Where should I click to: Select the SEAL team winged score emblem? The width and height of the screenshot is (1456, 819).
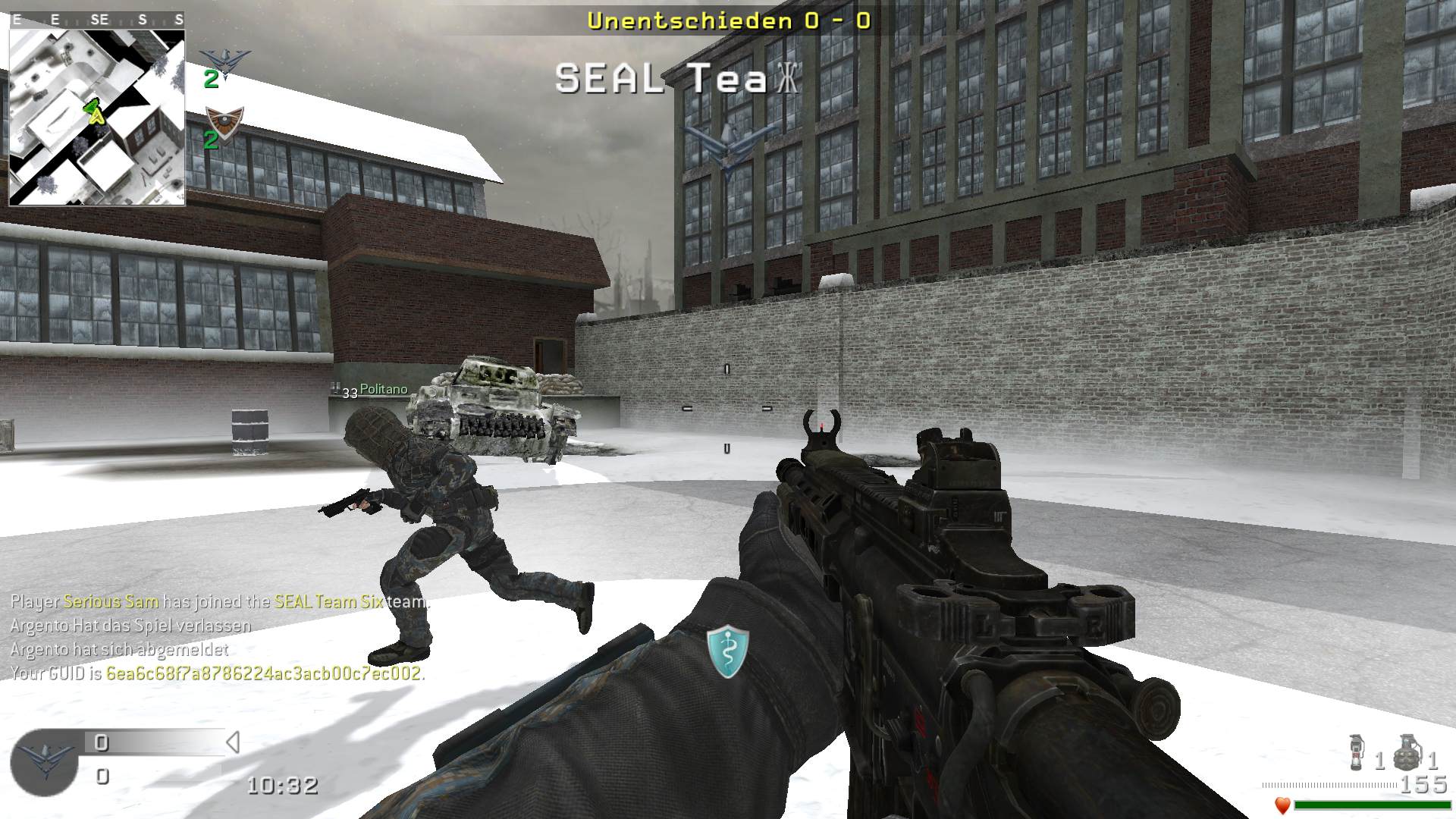point(224,61)
